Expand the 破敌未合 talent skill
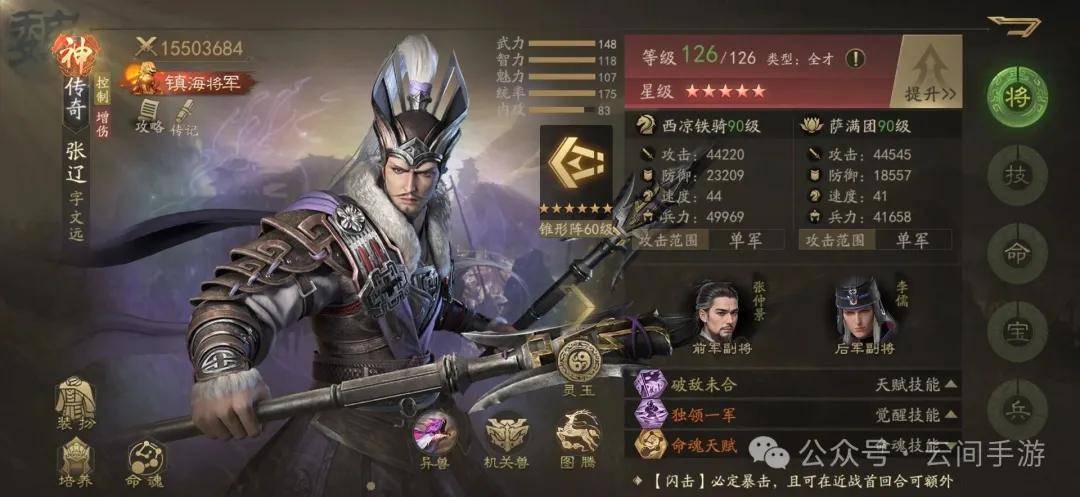This screenshot has height=497, width=1080. [795, 384]
